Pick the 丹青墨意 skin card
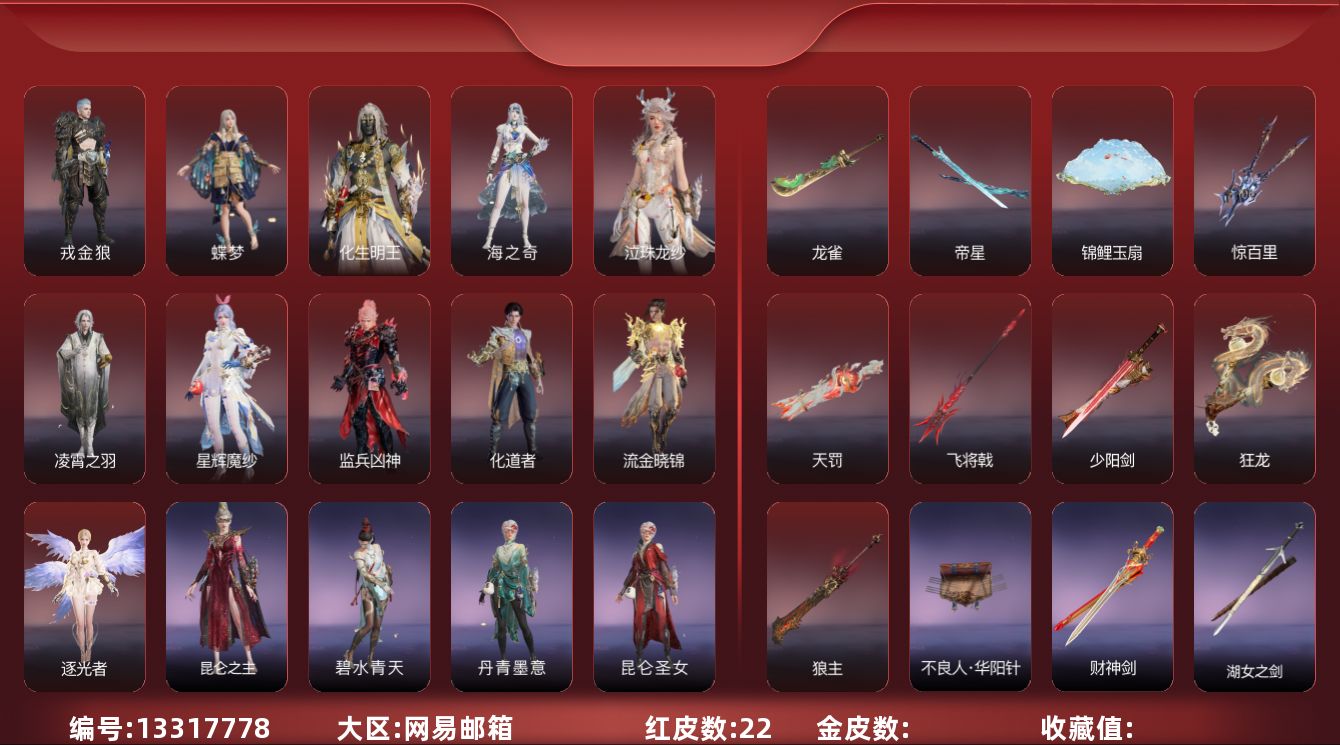The height and width of the screenshot is (745, 1340). [511, 596]
